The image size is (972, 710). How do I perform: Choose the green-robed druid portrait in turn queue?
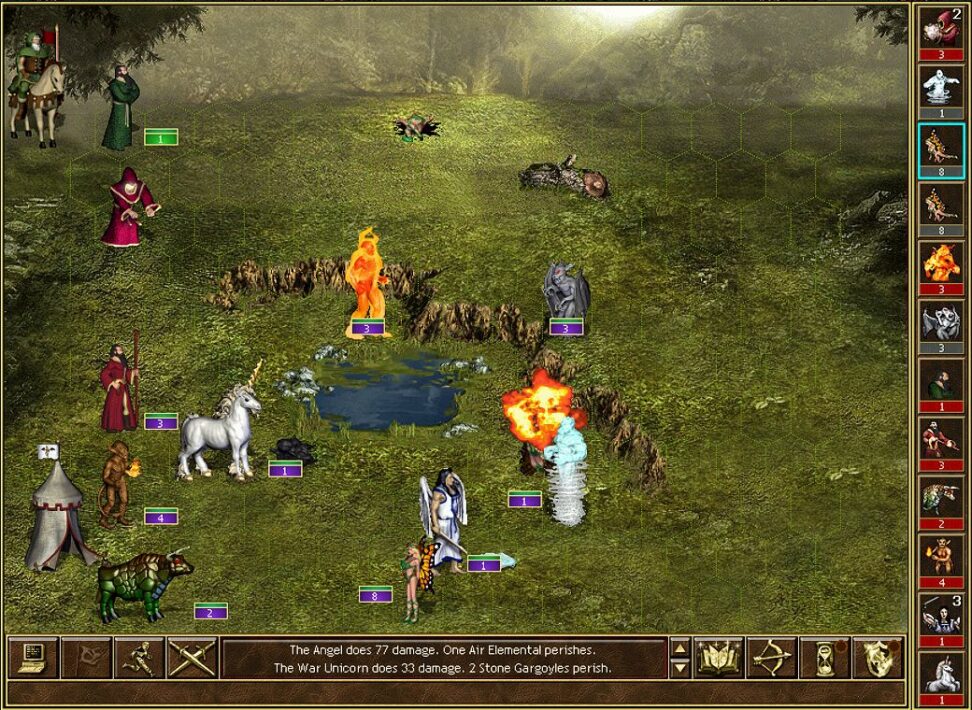[941, 380]
